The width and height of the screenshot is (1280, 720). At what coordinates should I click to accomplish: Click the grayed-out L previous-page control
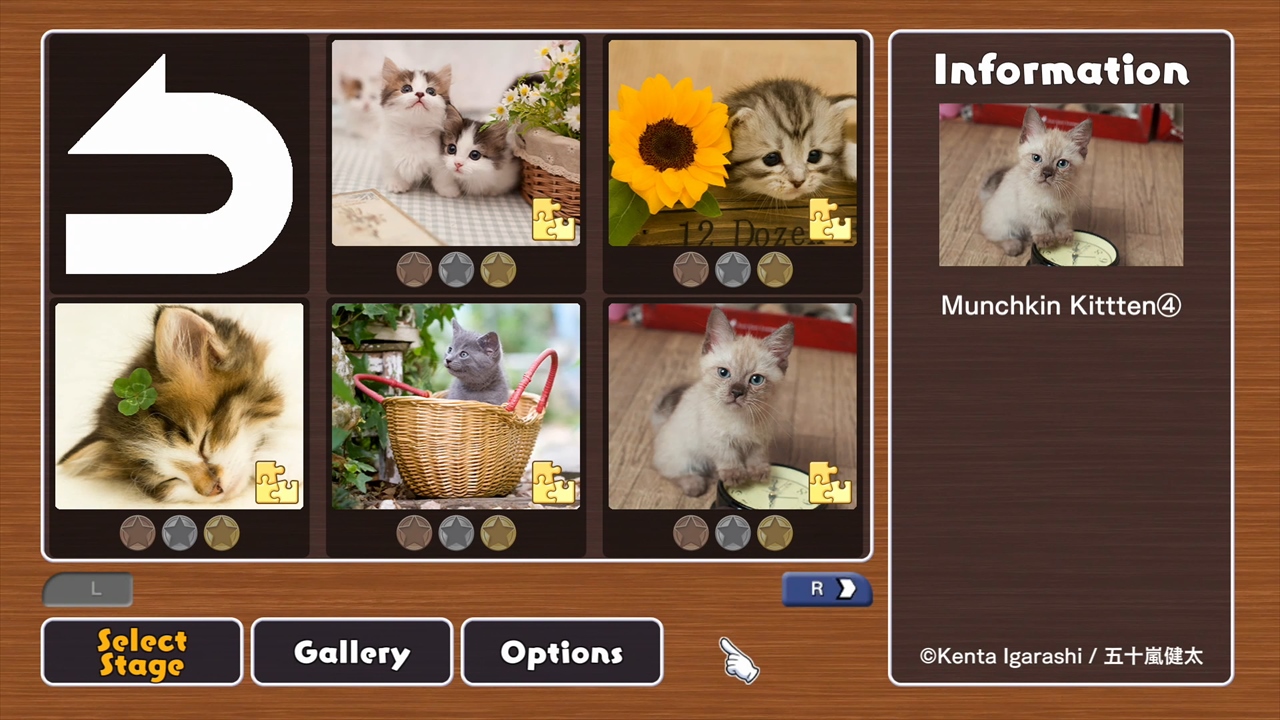coord(88,589)
